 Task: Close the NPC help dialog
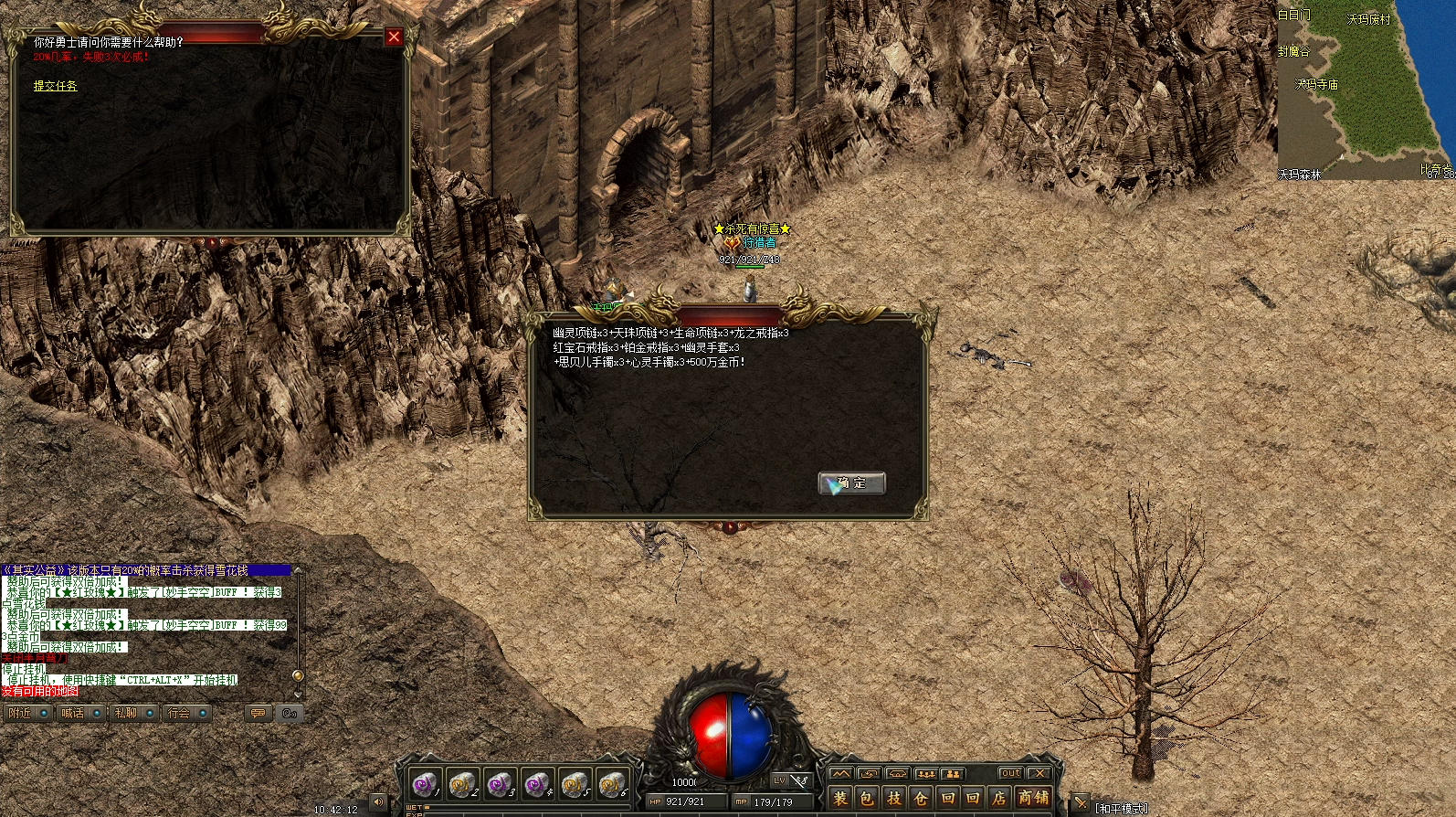click(394, 37)
